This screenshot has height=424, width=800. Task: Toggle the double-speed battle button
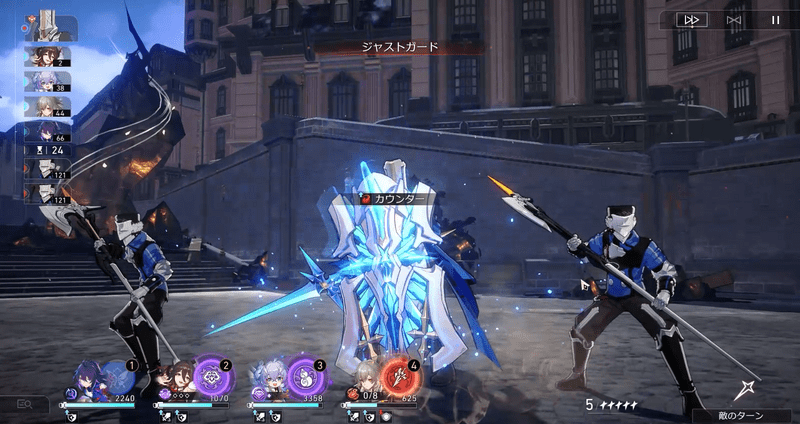690,19
